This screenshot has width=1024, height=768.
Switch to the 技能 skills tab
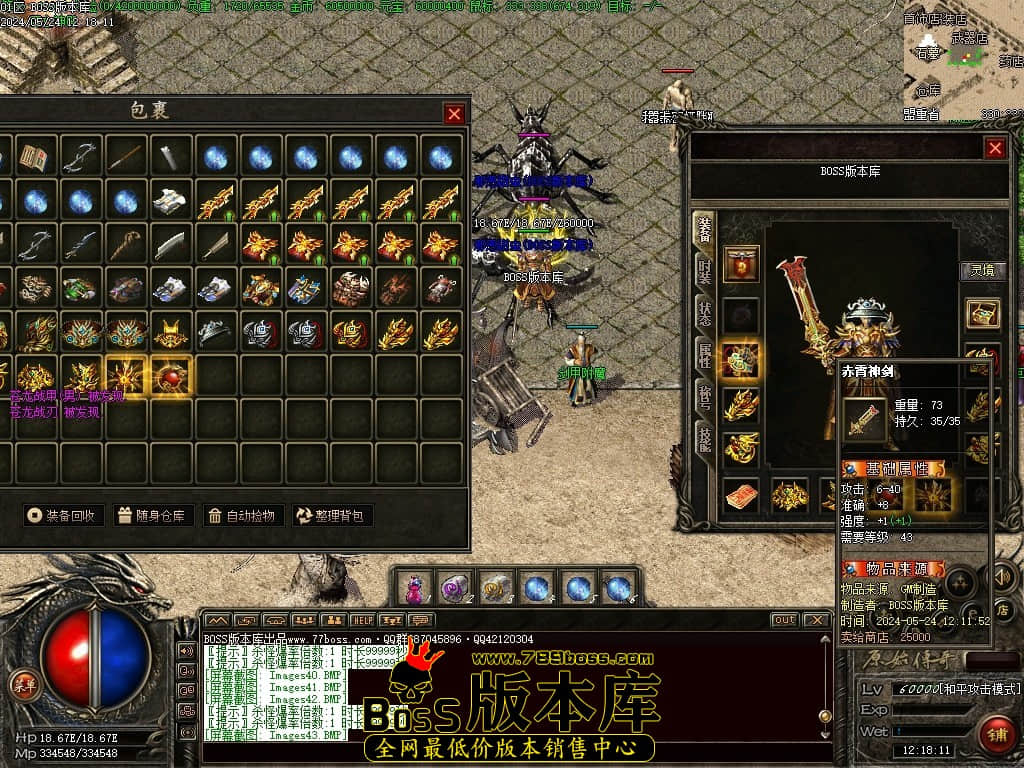(704, 439)
